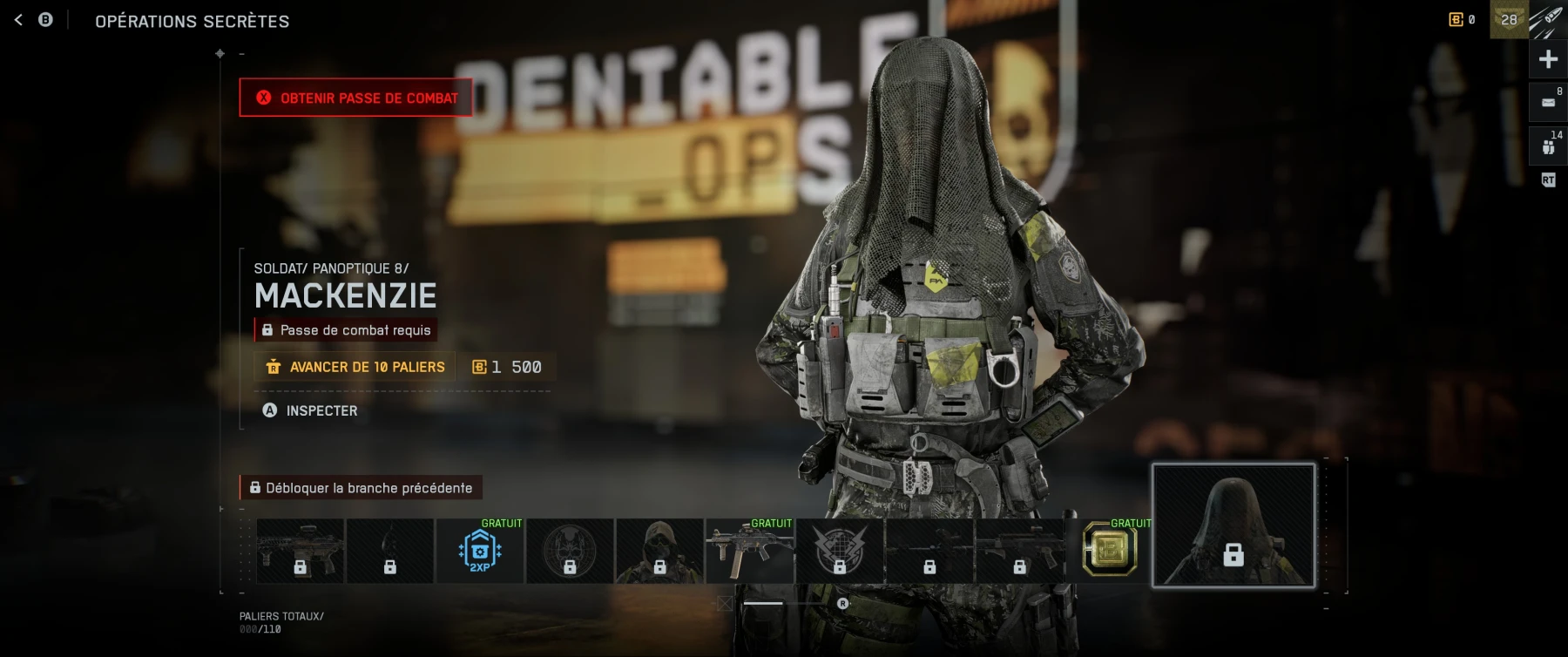Select the free submachine gun reward

pyautogui.click(x=749, y=551)
